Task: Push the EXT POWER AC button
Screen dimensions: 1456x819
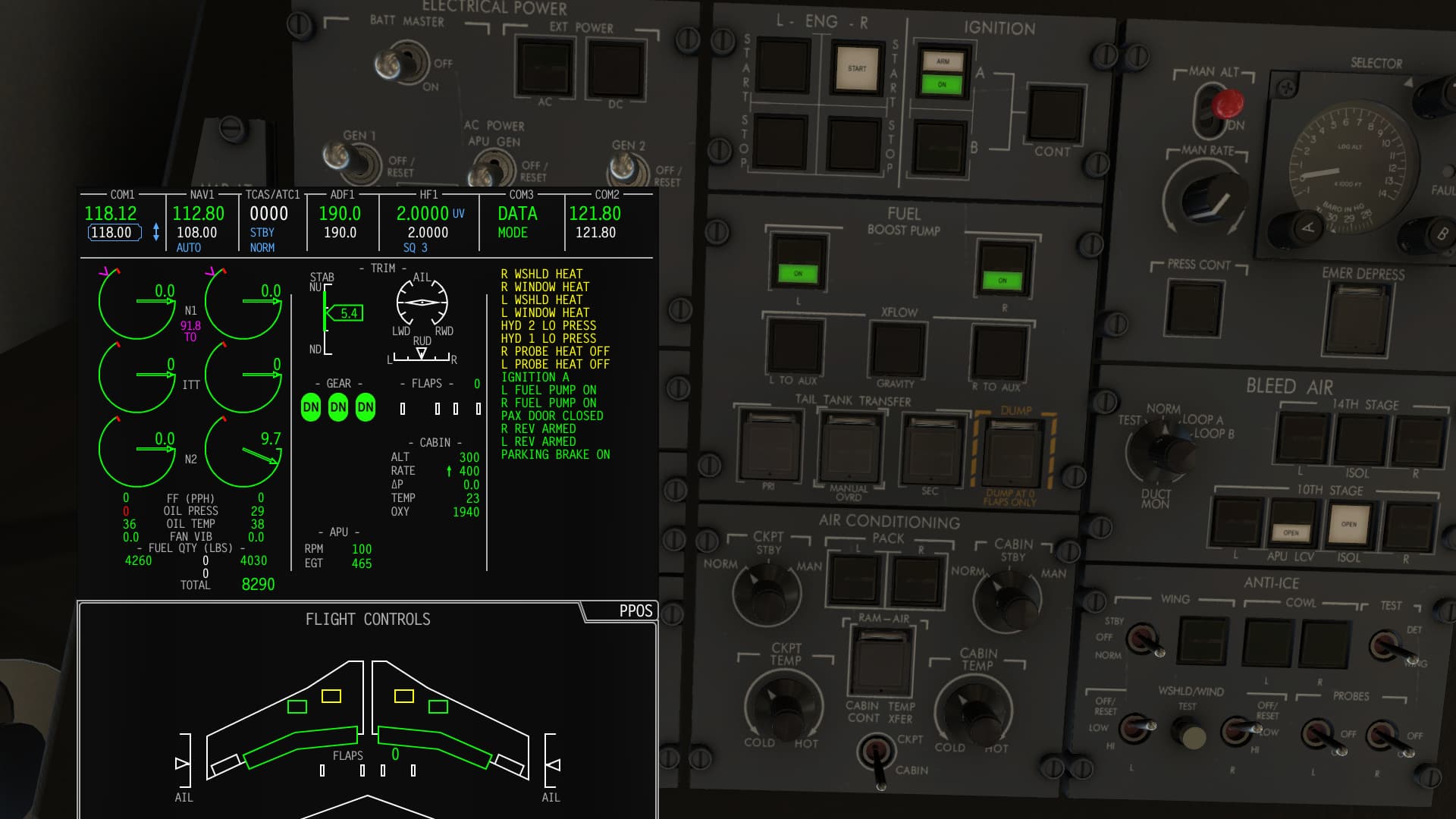Action: coord(544,67)
